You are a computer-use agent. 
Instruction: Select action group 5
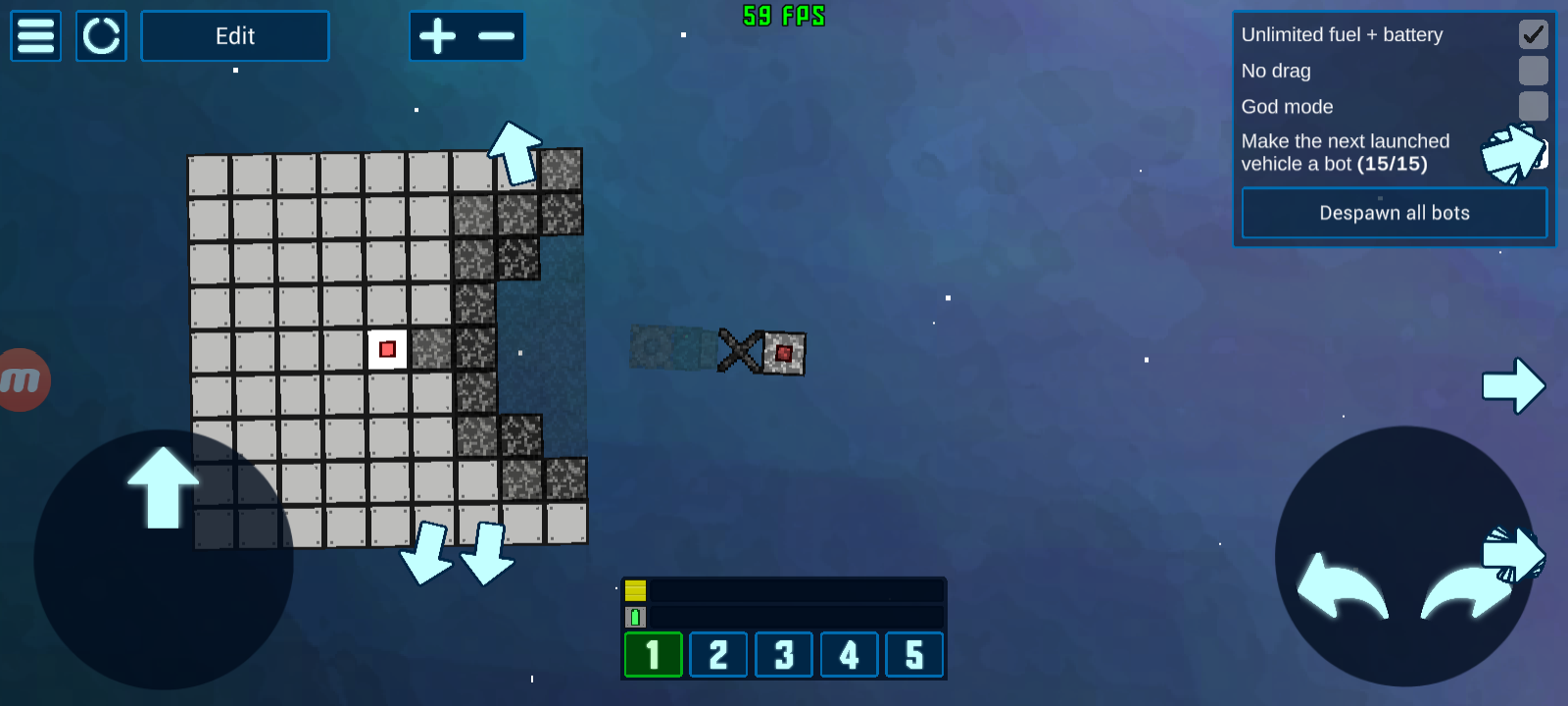(914, 655)
